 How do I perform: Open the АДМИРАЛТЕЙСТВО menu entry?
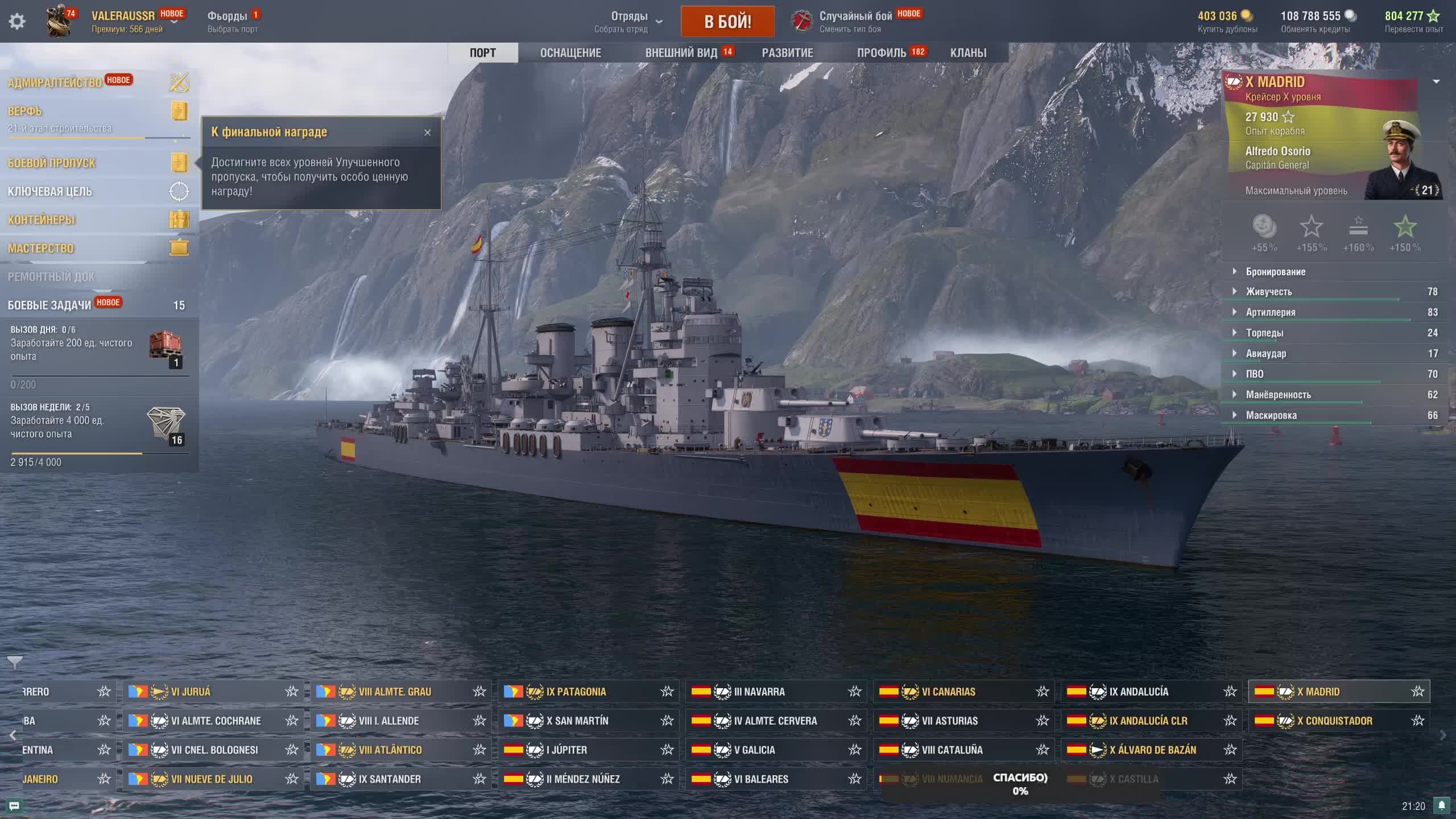[55, 83]
